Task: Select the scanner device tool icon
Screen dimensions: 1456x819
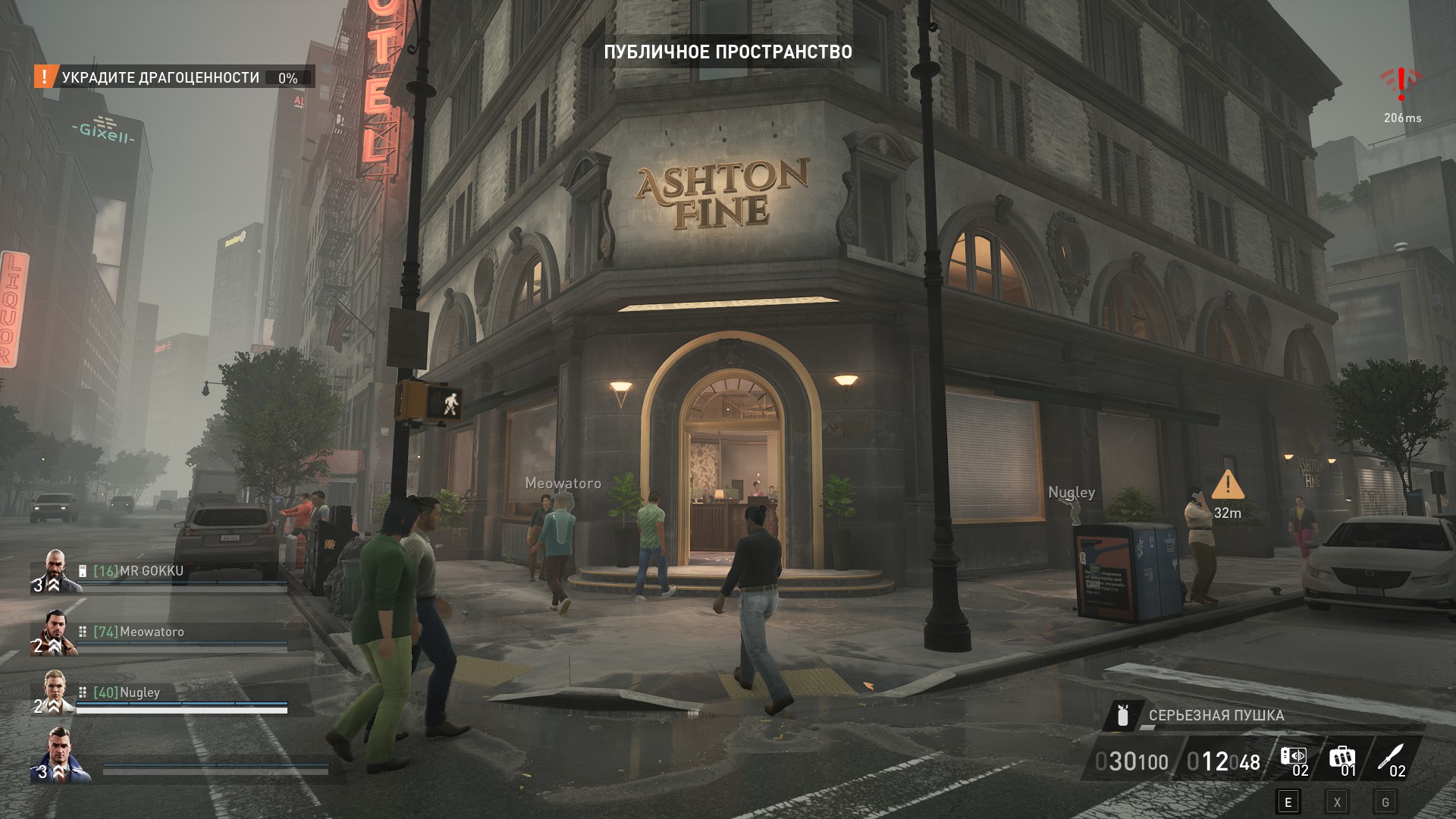Action: point(1293,757)
